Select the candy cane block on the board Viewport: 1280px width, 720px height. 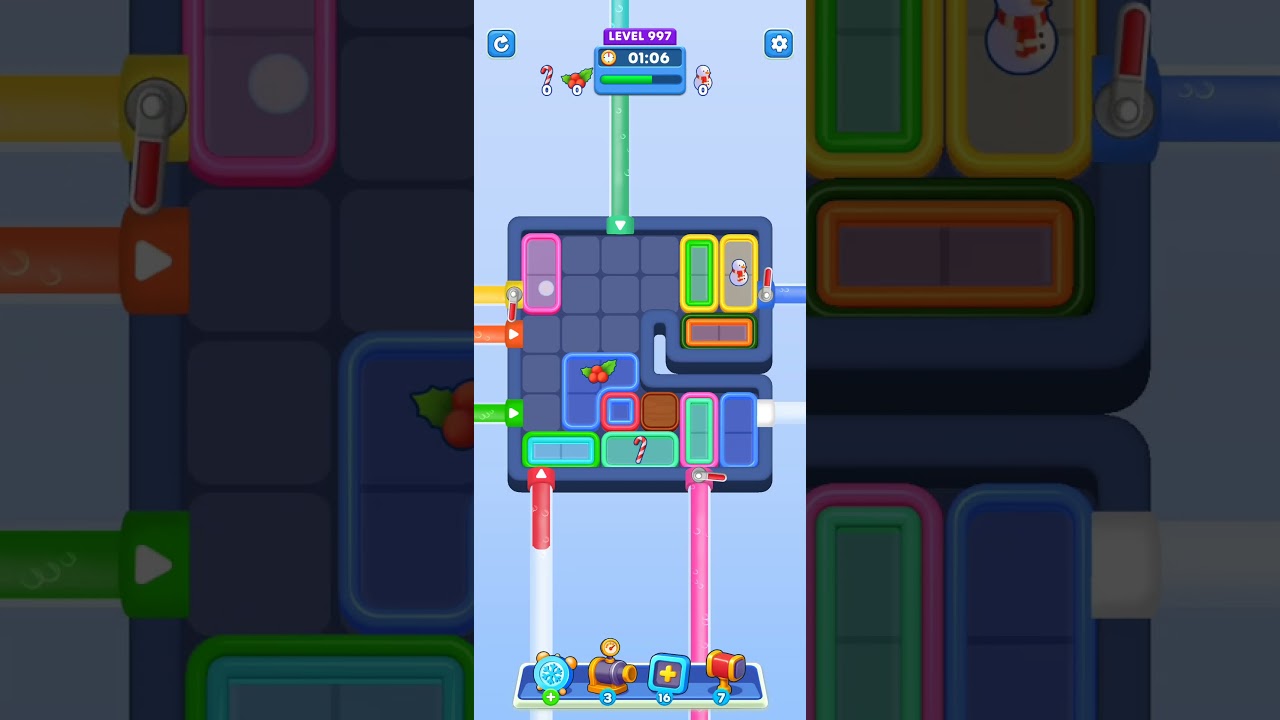[640, 450]
